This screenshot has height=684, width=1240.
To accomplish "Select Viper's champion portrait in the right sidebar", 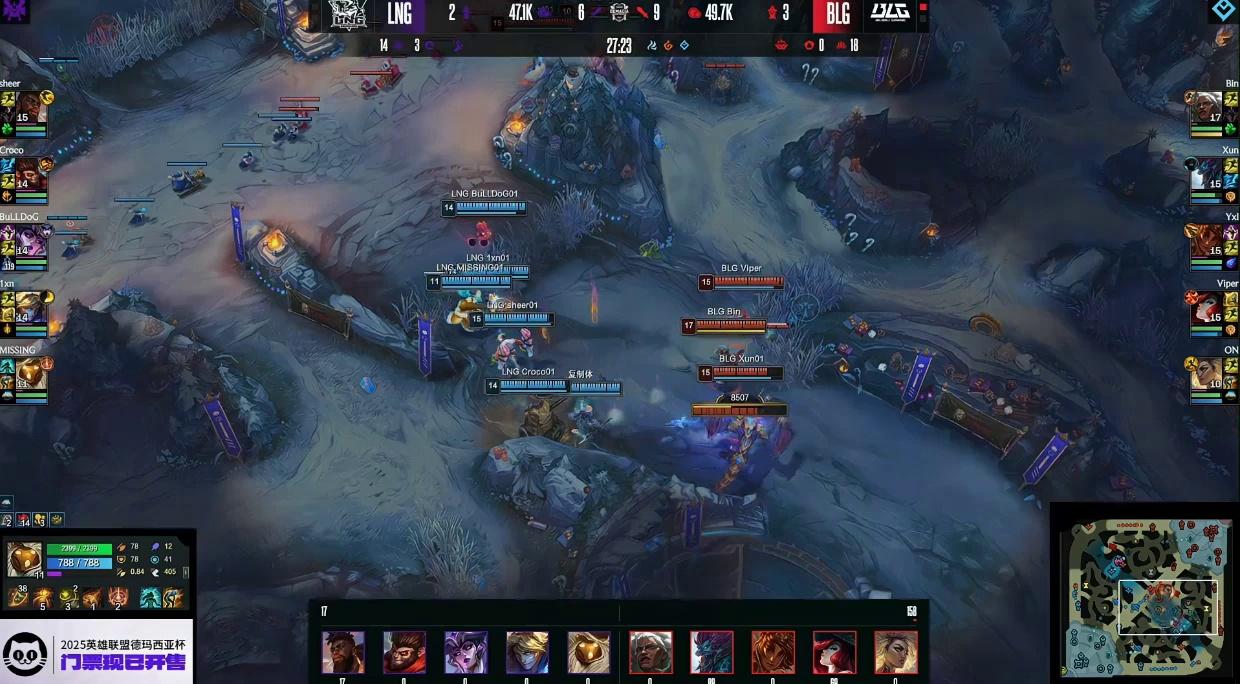I will pyautogui.click(x=1208, y=306).
